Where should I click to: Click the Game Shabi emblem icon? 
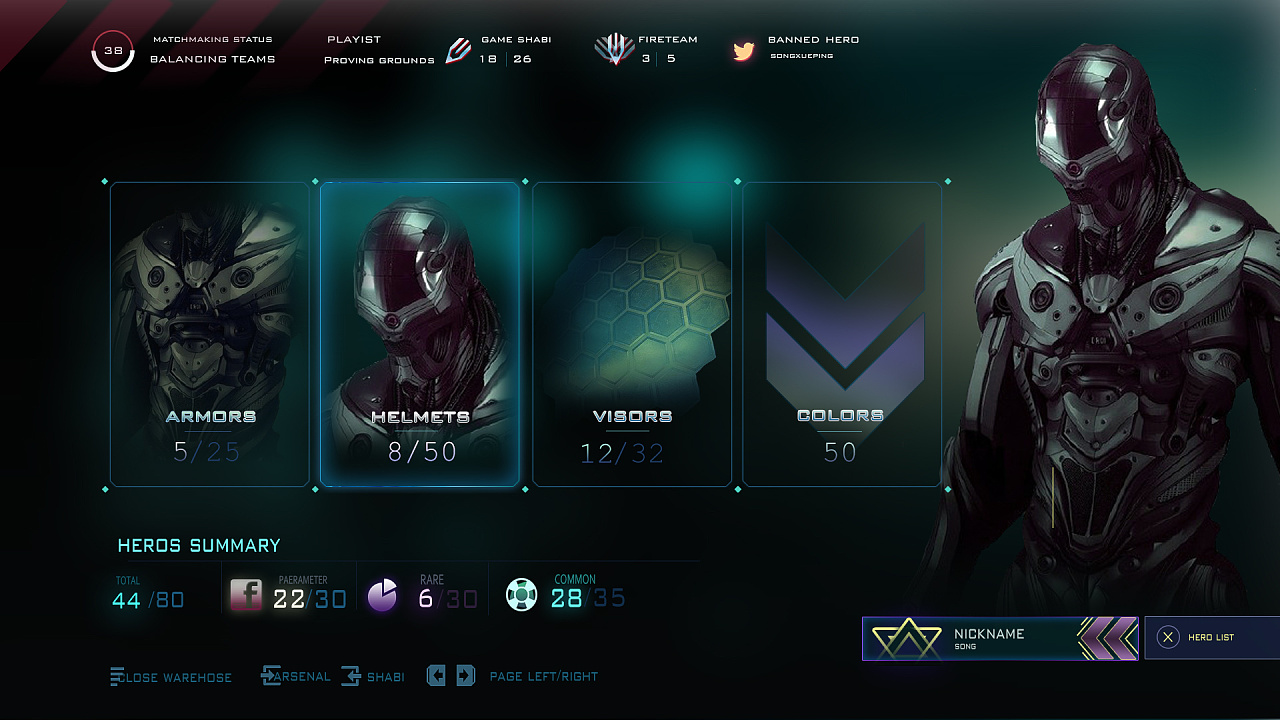click(x=458, y=50)
